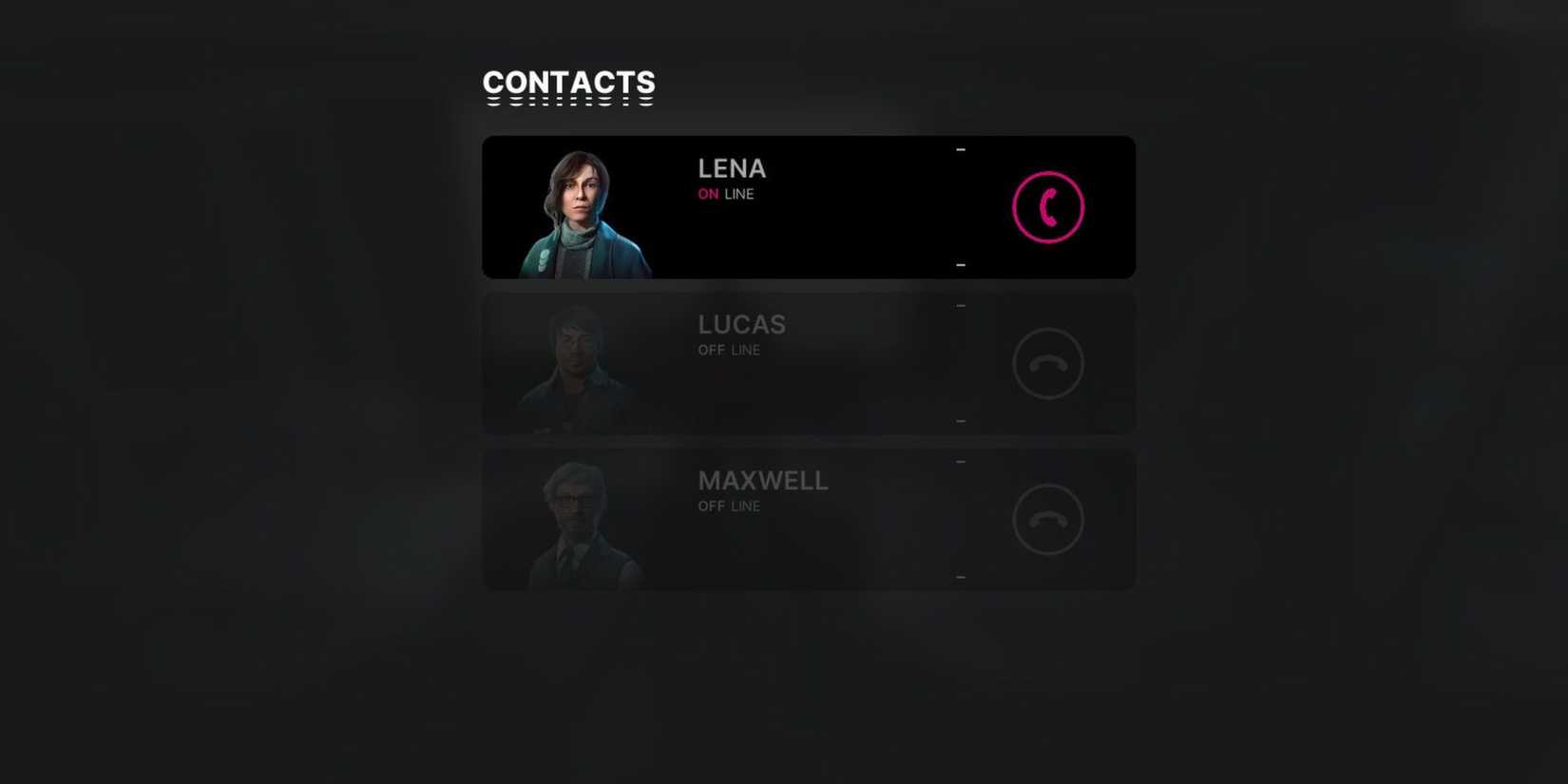Open the LENA contact name label
The width and height of the screenshot is (1568, 784).
click(731, 168)
